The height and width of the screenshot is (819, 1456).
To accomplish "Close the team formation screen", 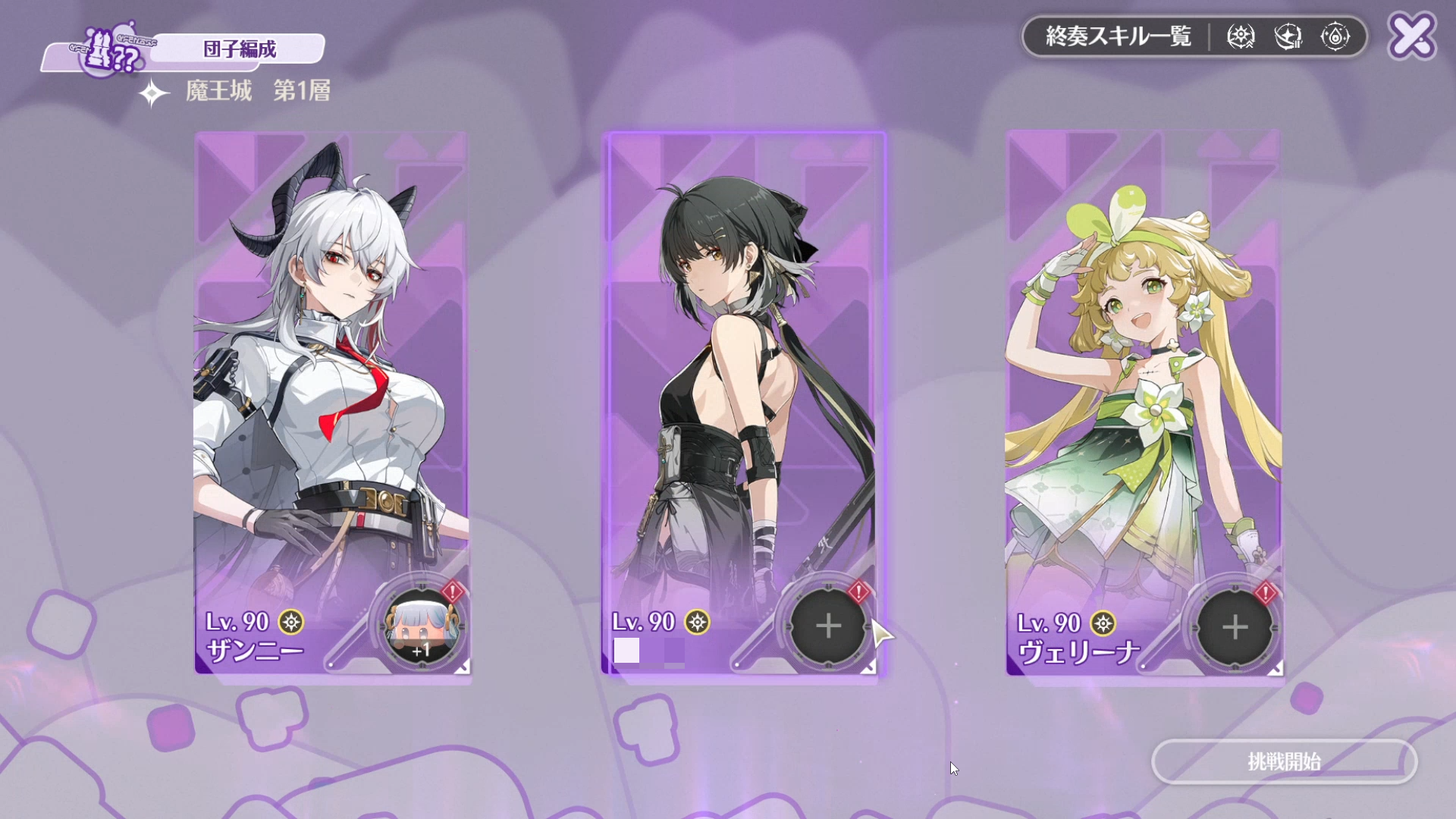I will click(1412, 36).
